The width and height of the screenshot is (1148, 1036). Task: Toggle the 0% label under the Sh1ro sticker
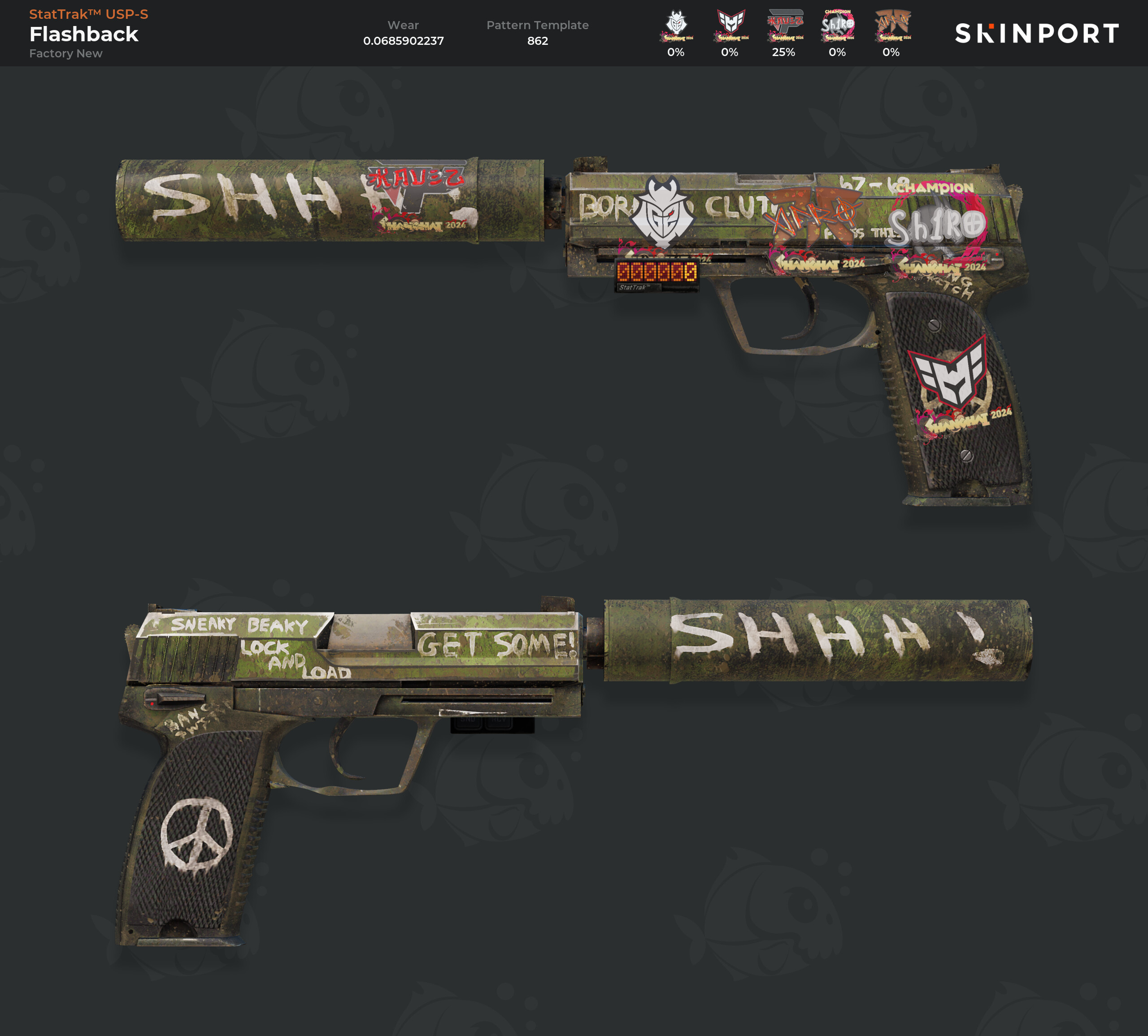[x=837, y=52]
